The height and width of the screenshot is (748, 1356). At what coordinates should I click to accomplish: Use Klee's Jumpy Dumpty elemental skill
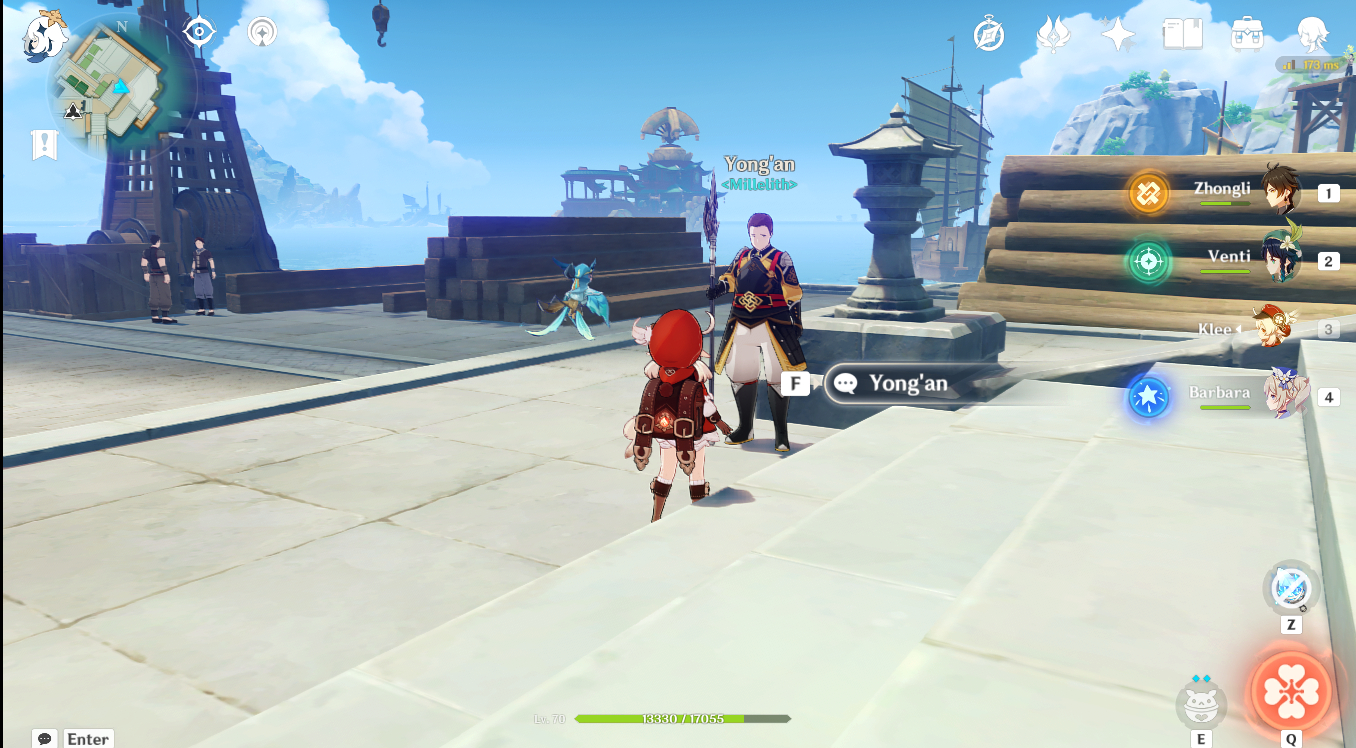1200,705
